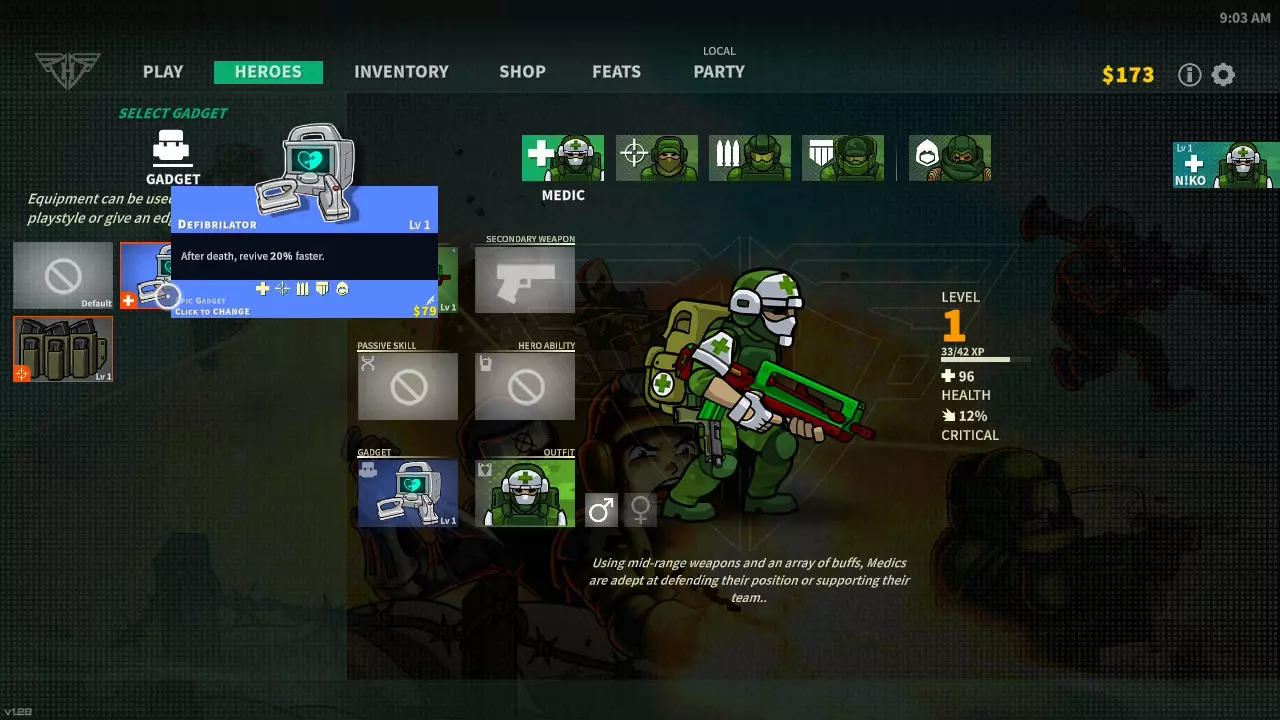Image resolution: width=1280 pixels, height=720 pixels.
Task: Select the Heroes tab
Action: click(268, 72)
